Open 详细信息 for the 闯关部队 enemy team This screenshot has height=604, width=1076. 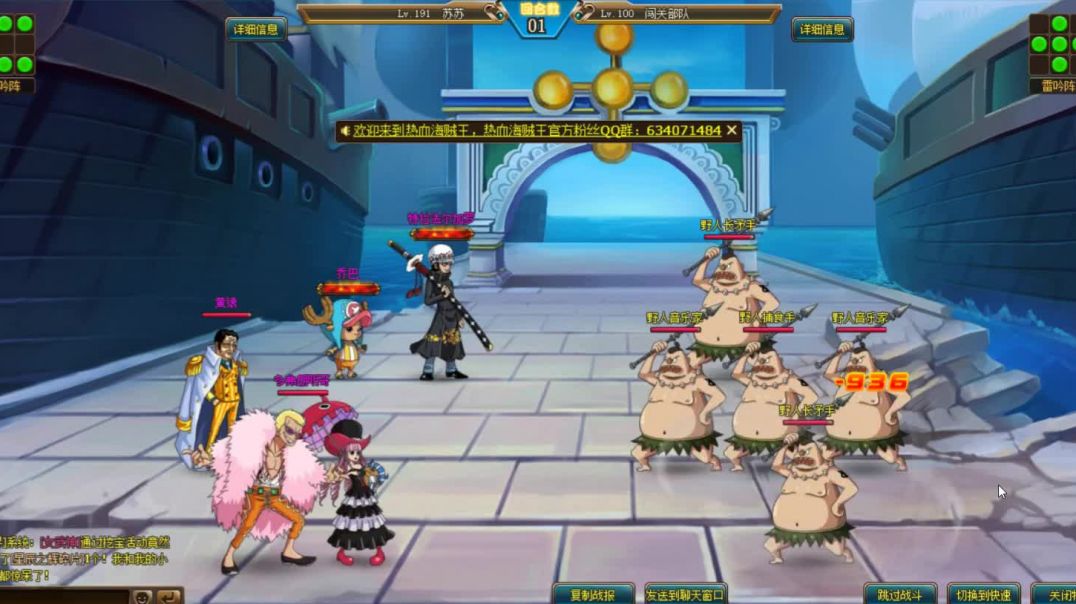pyautogui.click(x=822, y=29)
